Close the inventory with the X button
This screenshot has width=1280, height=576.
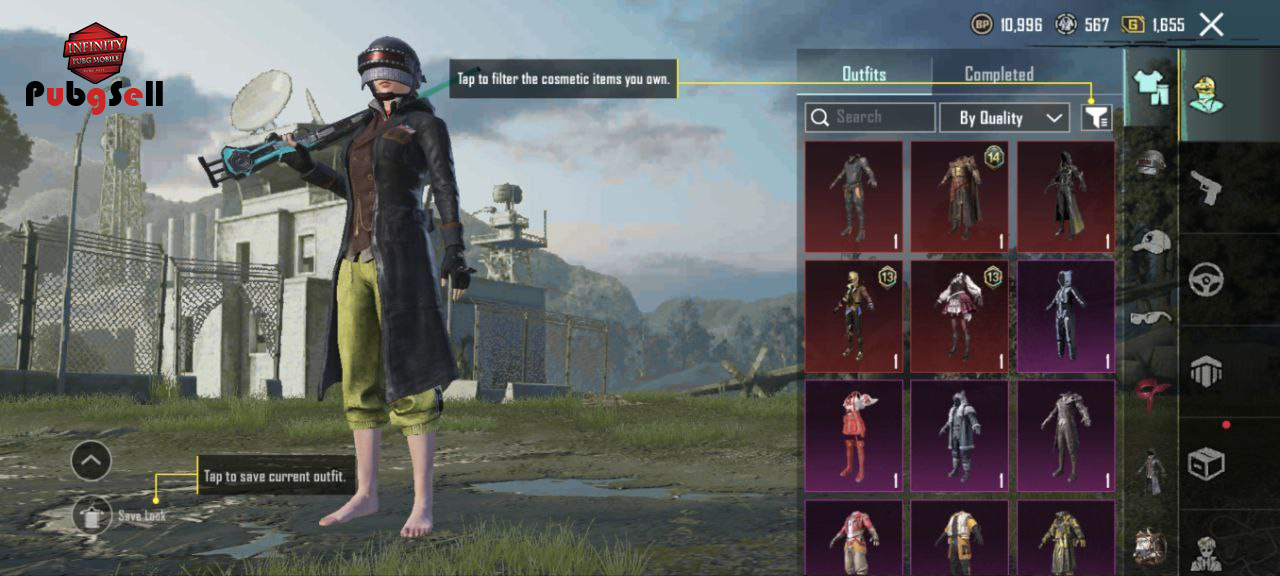pos(1211,25)
